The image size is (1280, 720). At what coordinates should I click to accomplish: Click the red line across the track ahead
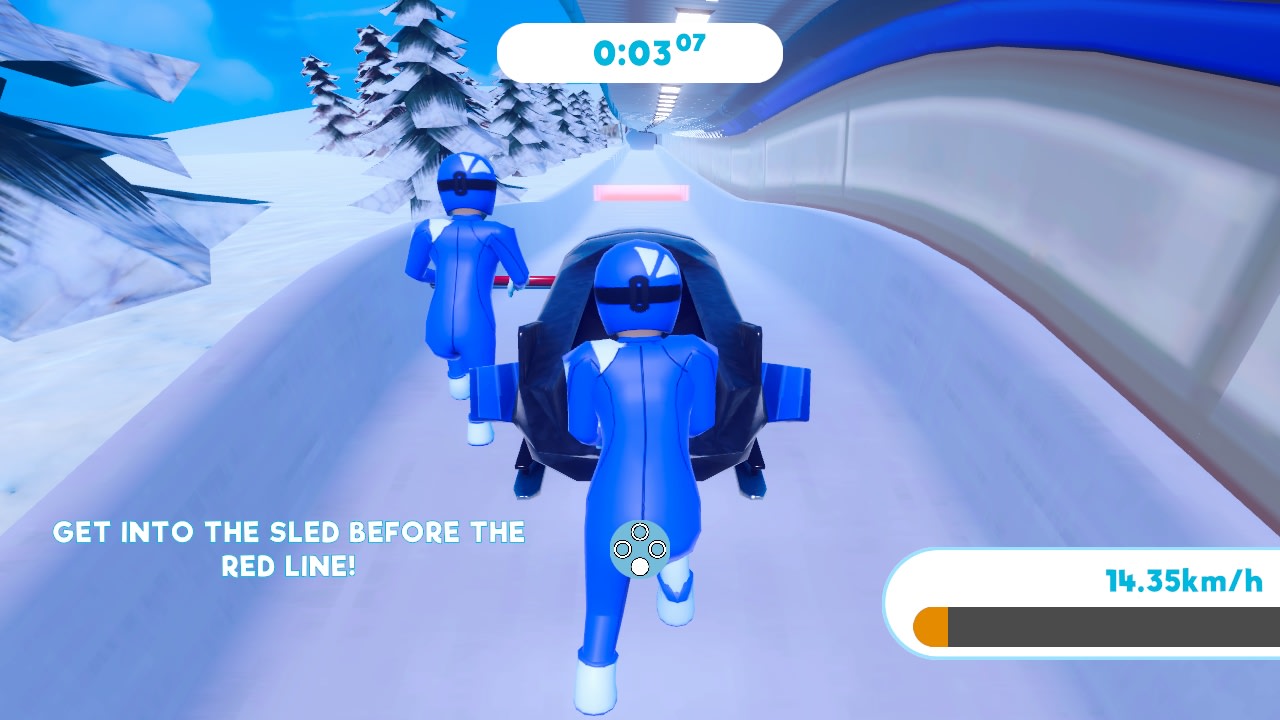[644, 192]
